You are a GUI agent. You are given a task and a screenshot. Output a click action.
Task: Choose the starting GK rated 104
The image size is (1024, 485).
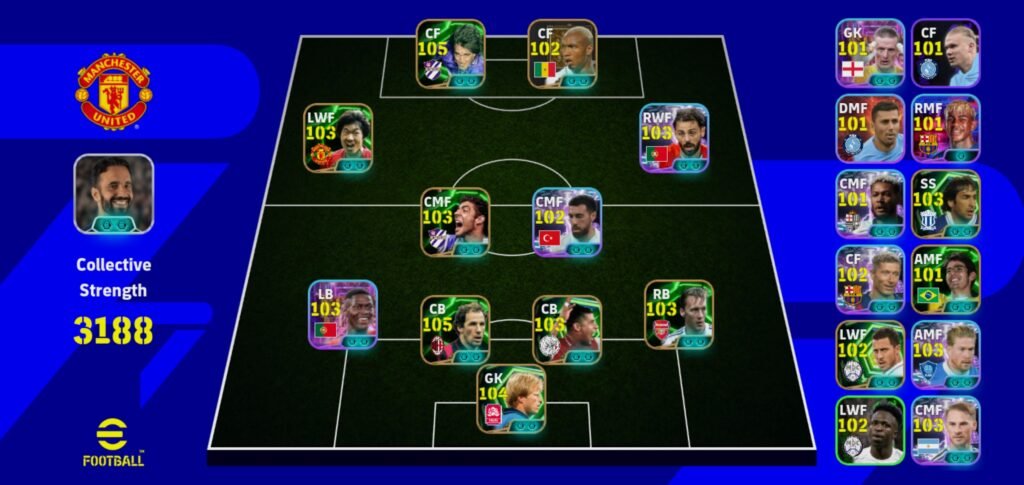click(511, 398)
